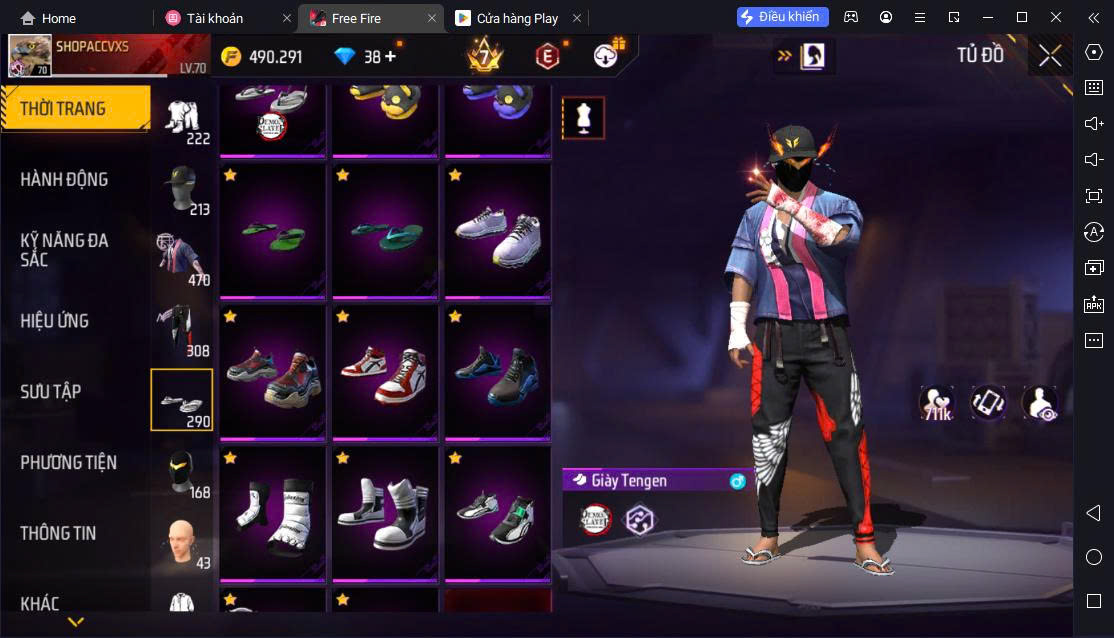1114x638 pixels.
Task: Open the Phương Tiện category
Action: [68, 462]
